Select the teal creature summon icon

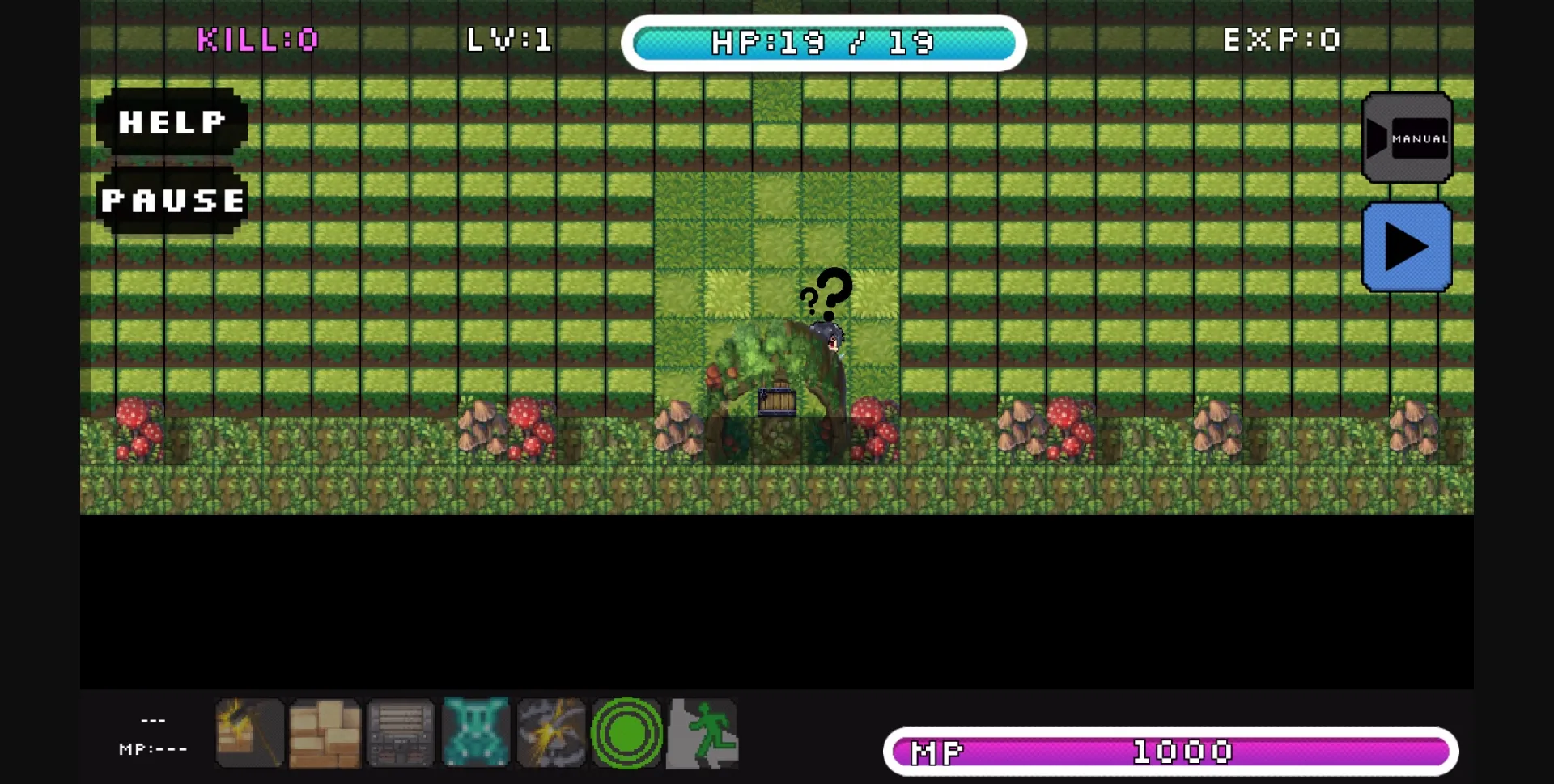coord(474,735)
